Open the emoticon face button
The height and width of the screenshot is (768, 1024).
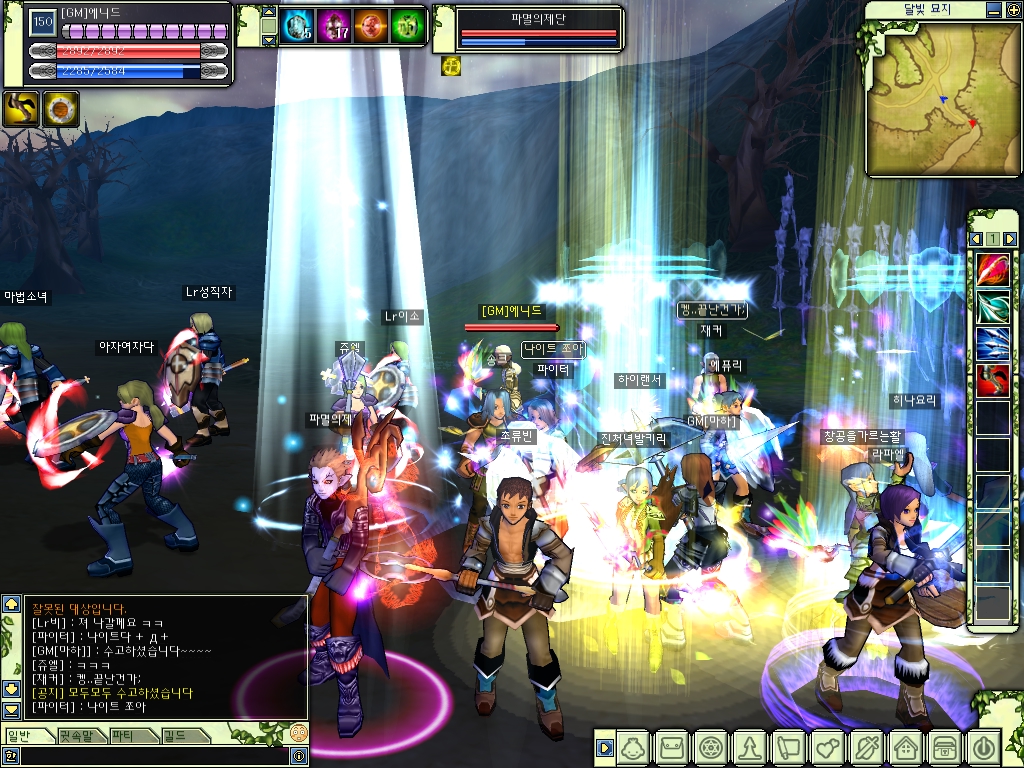point(298,733)
